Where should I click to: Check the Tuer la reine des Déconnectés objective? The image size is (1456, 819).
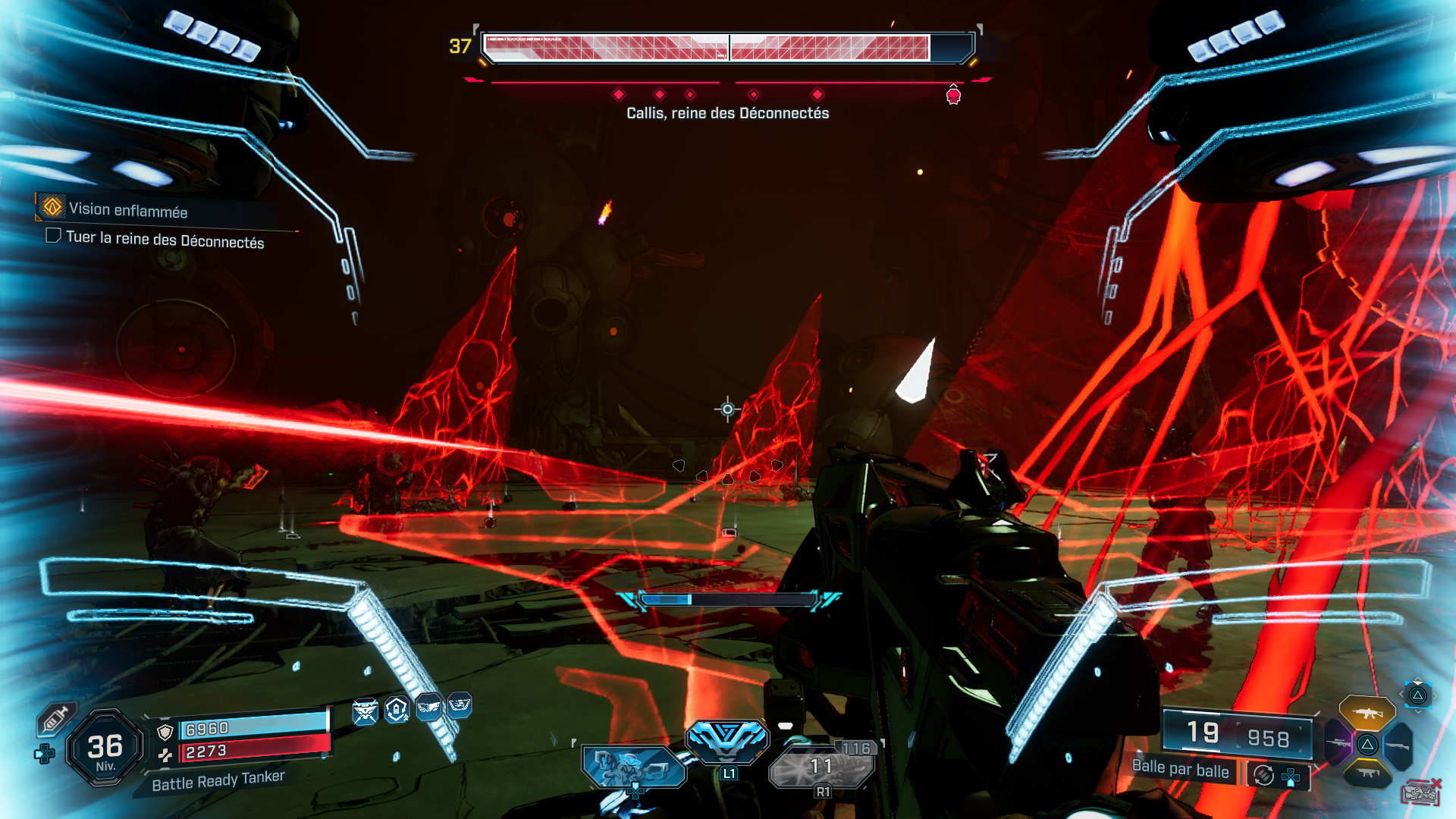[x=53, y=236]
